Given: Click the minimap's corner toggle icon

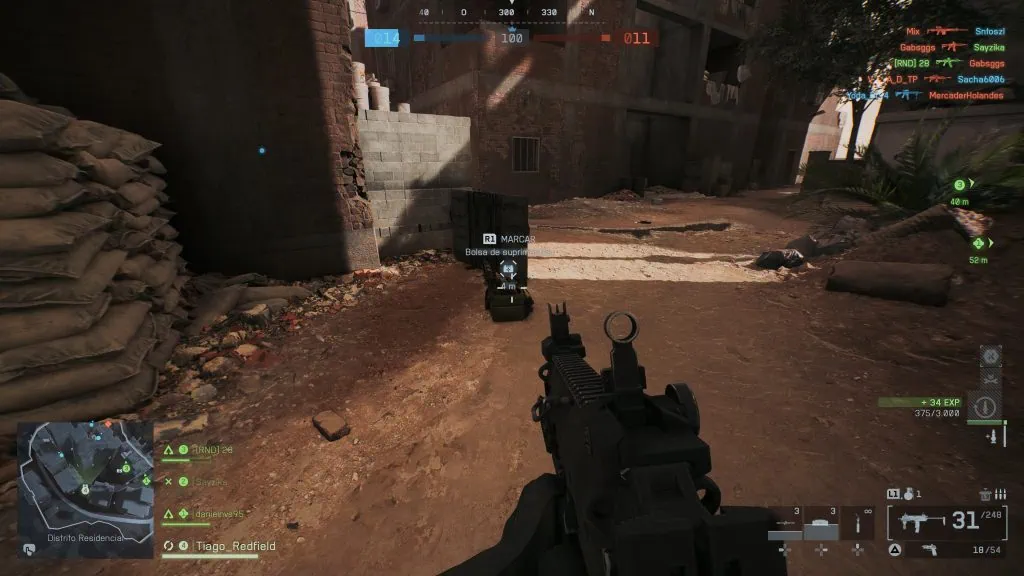Looking at the screenshot, I should [31, 548].
